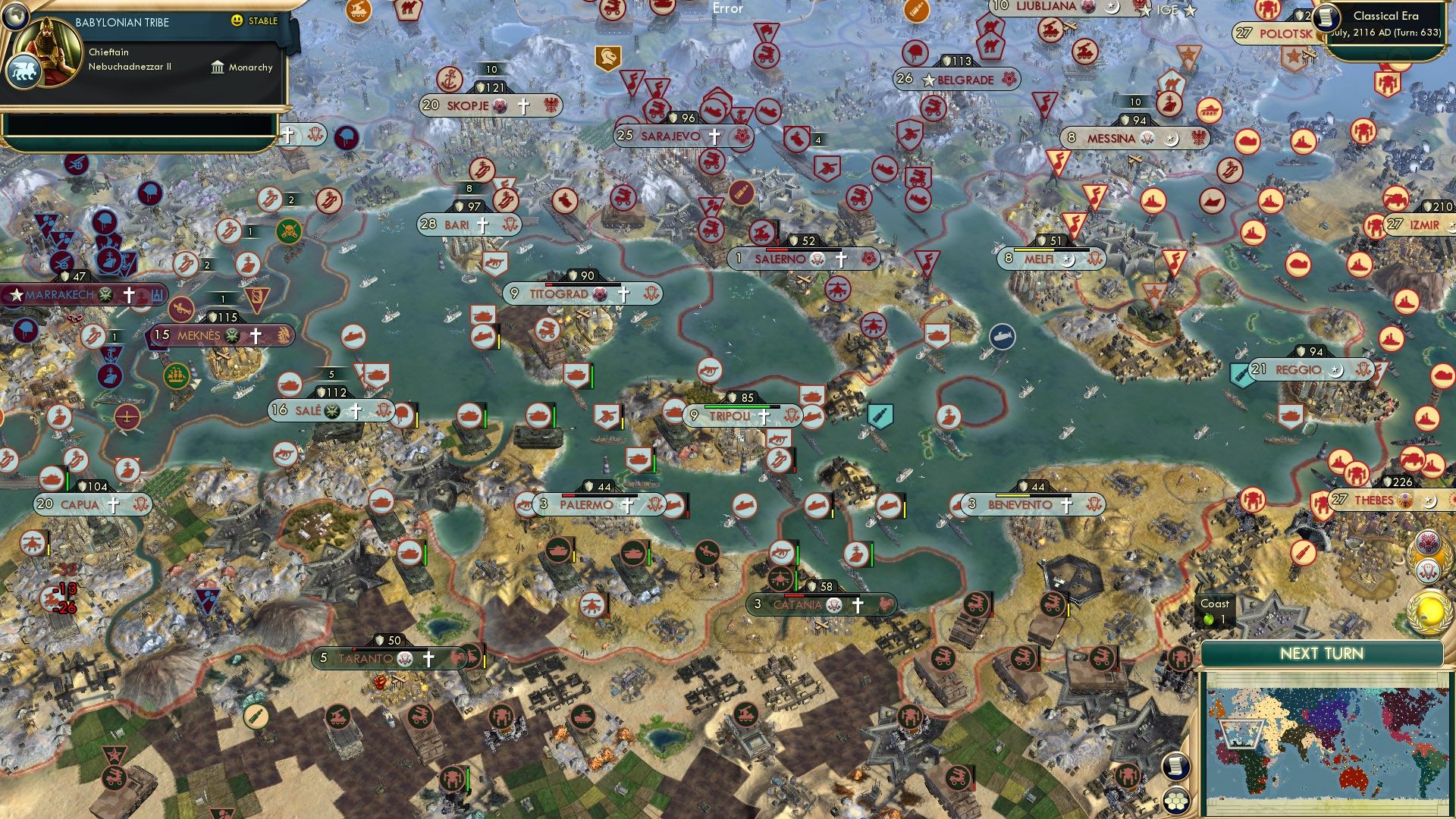Click the white crown medallion notification icon
The image size is (1456, 819).
pyautogui.click(x=1428, y=571)
